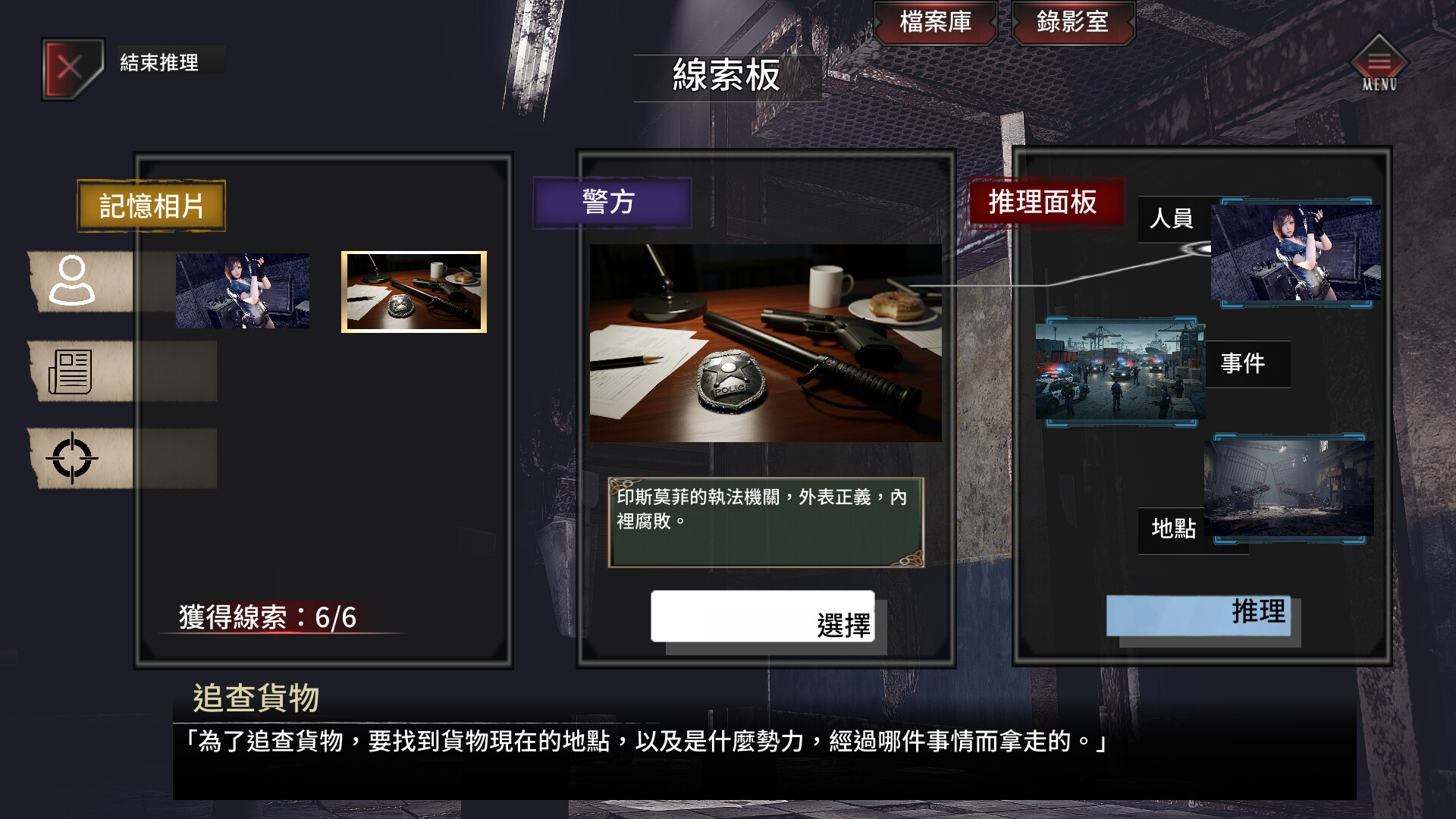The image size is (1456, 819).
Task: Select the 人員 slot label
Action: pos(1172,221)
